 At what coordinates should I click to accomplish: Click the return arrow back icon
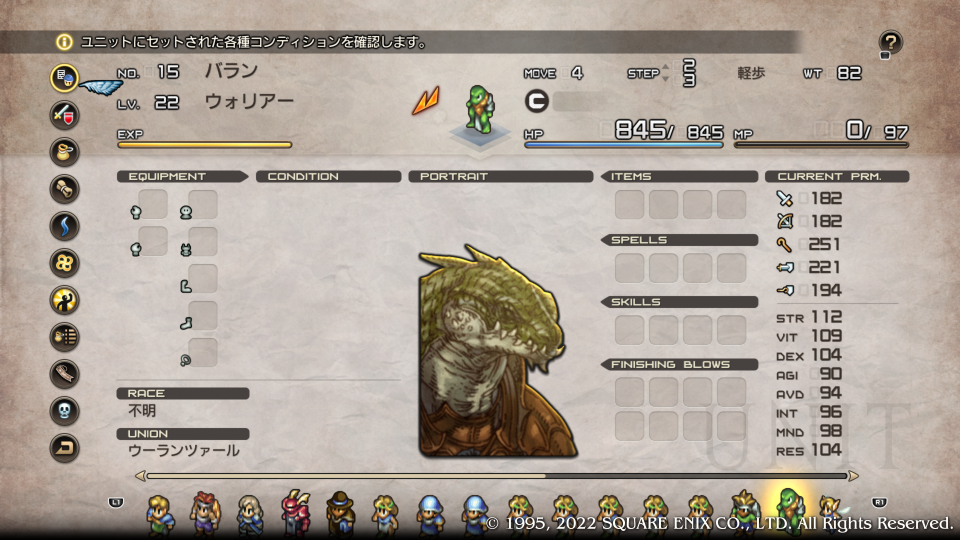pos(65,447)
